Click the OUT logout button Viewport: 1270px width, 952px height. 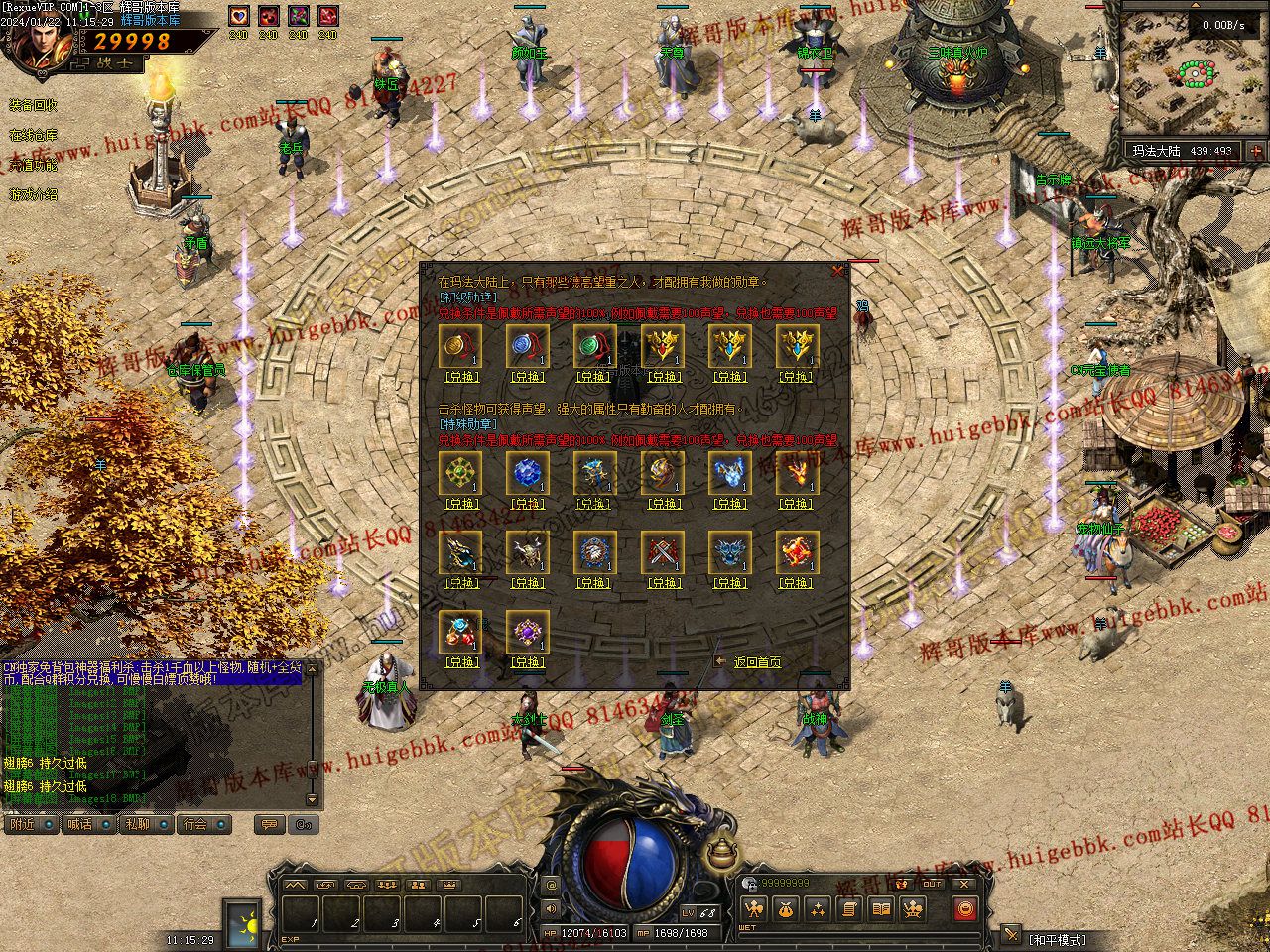(x=932, y=884)
